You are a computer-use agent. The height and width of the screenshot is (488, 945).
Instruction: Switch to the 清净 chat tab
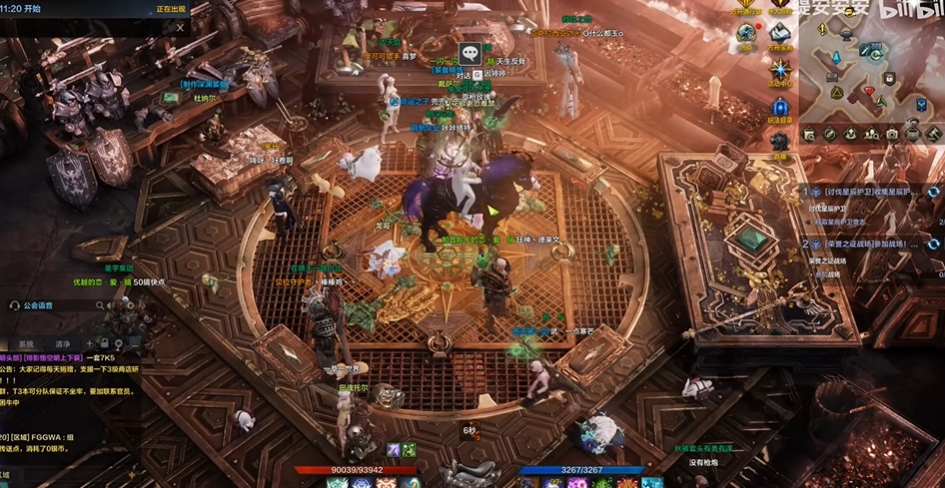coord(62,343)
